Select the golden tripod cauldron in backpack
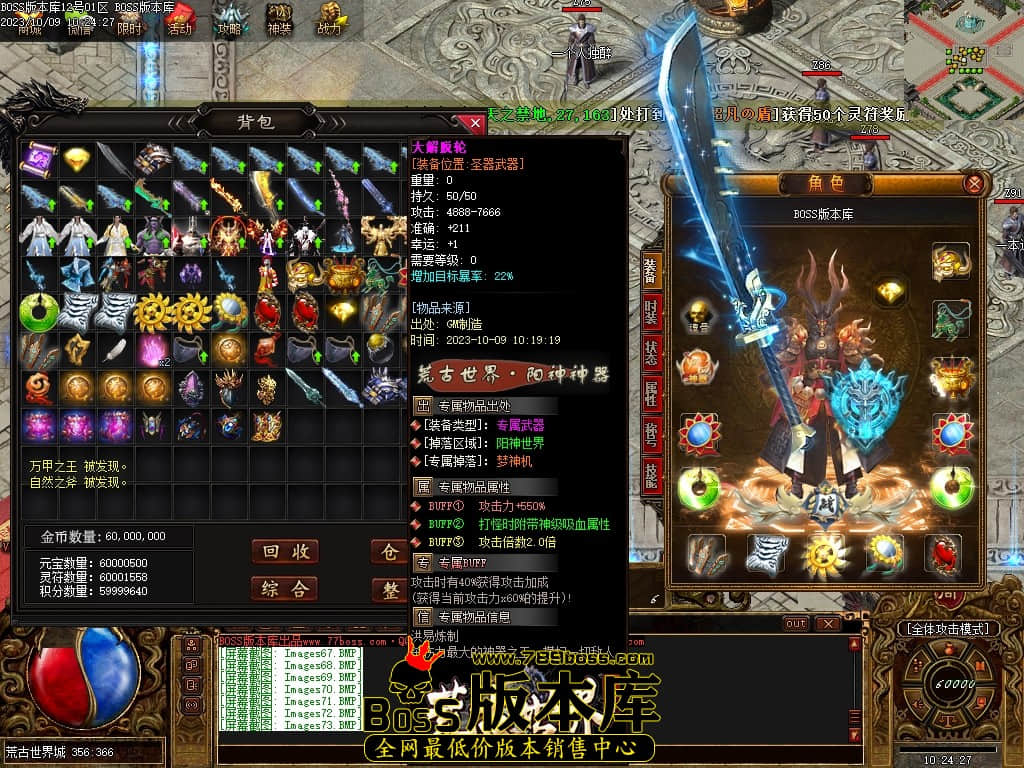The height and width of the screenshot is (768, 1024). 344,273
